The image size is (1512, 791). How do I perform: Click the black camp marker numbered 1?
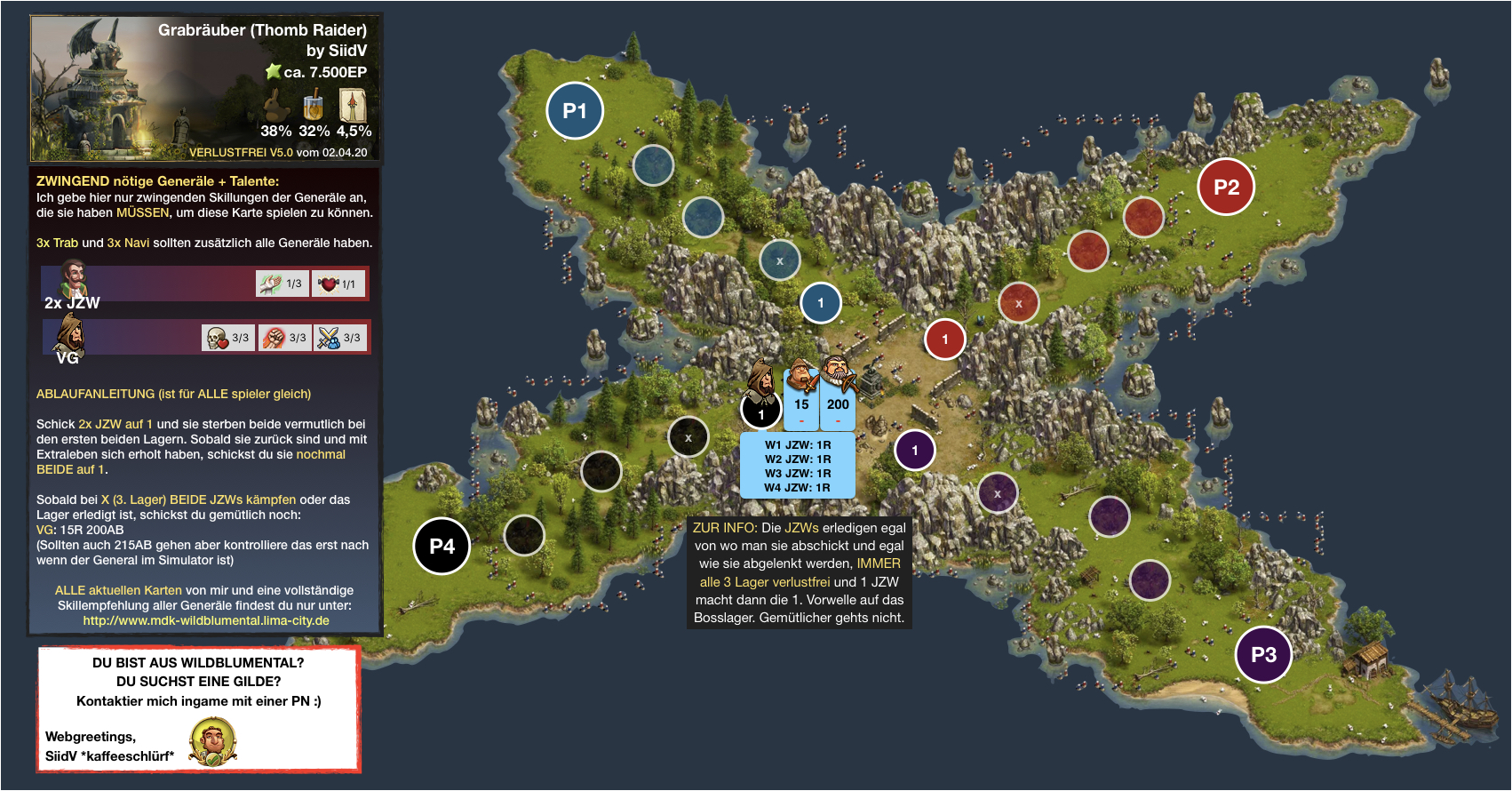pyautogui.click(x=761, y=414)
